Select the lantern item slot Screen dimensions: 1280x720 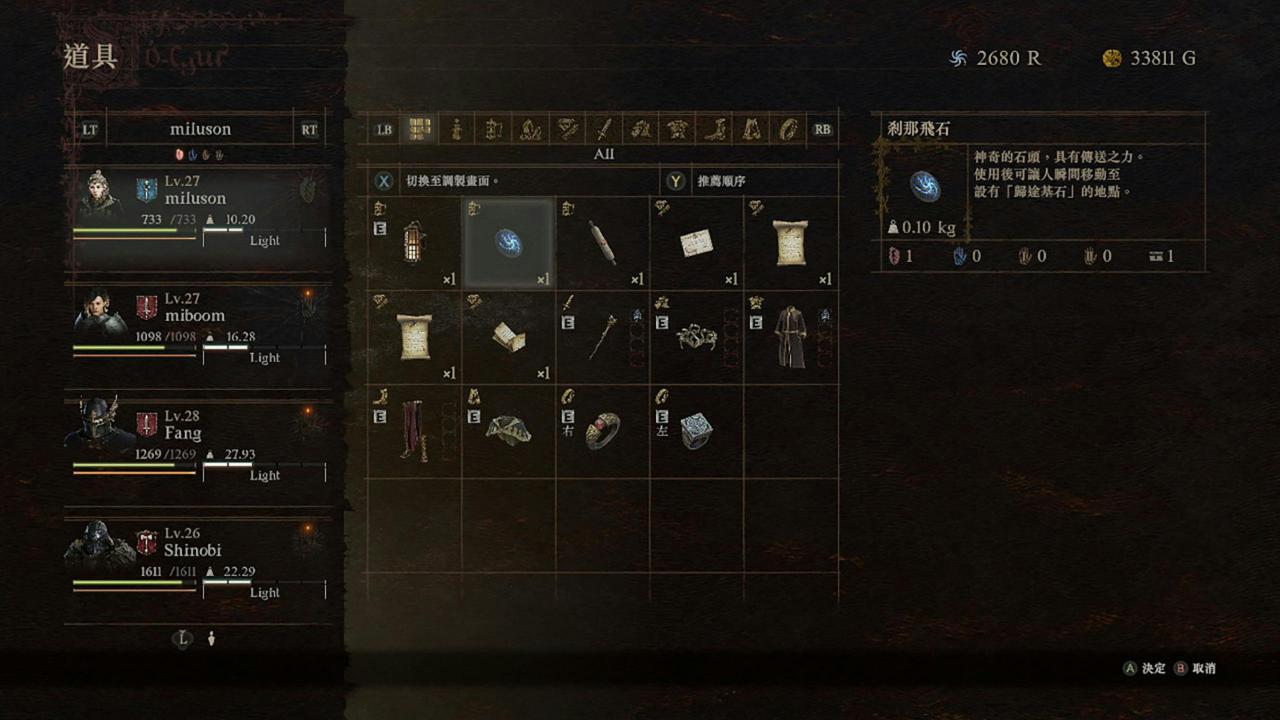(414, 243)
